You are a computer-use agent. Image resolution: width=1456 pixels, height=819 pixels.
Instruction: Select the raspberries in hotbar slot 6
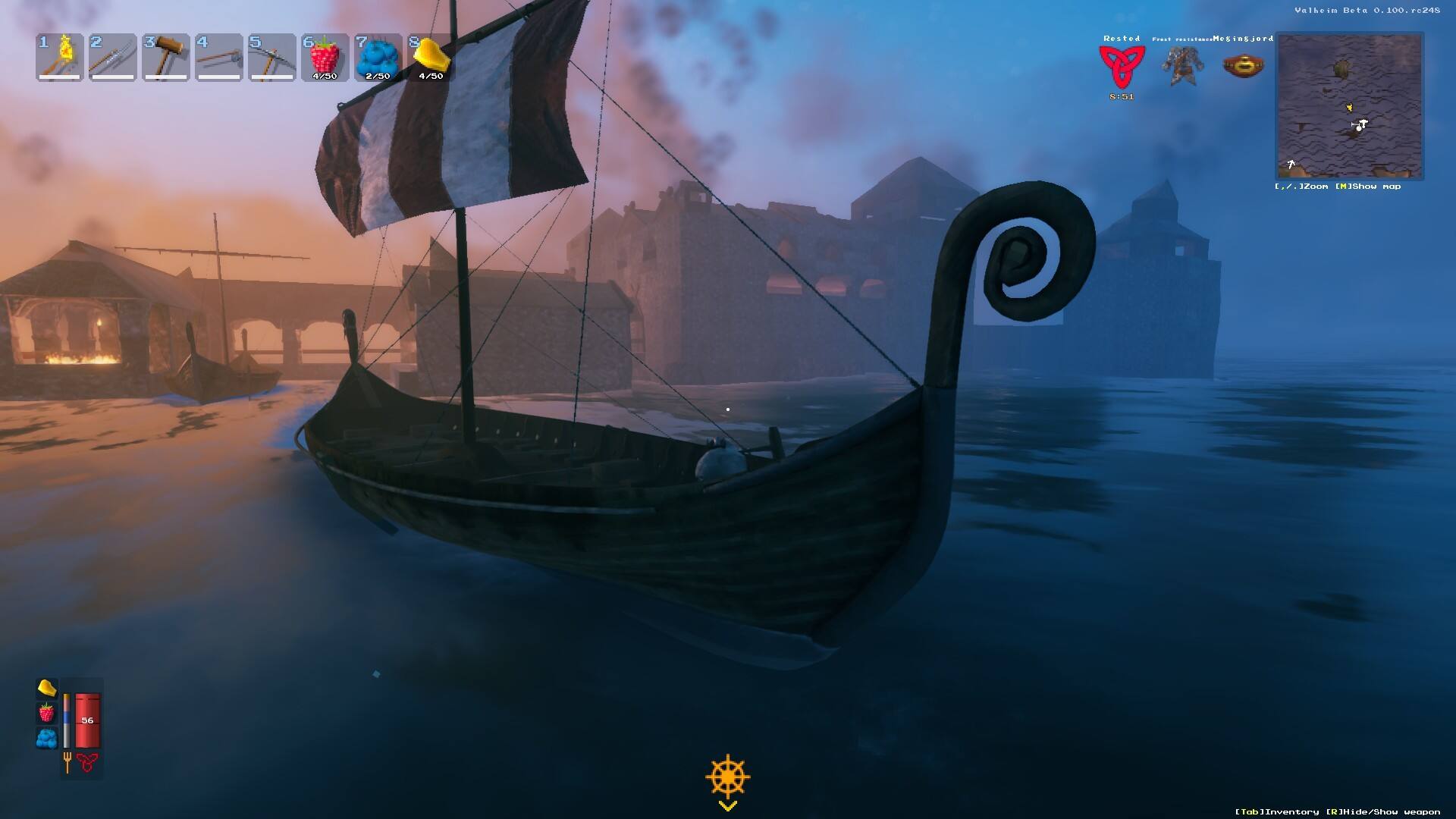325,57
